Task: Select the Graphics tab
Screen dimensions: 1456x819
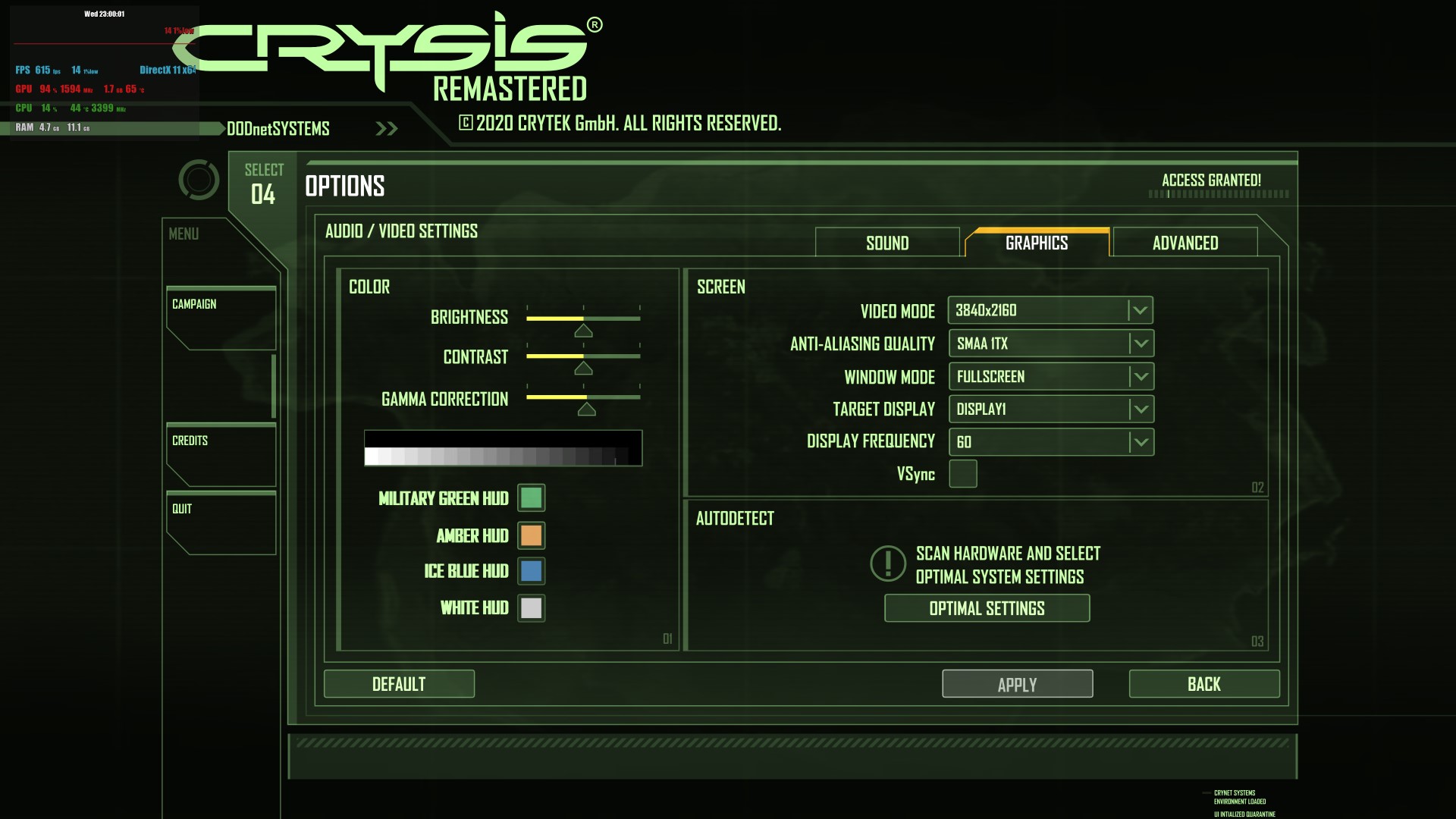Action: point(1037,243)
